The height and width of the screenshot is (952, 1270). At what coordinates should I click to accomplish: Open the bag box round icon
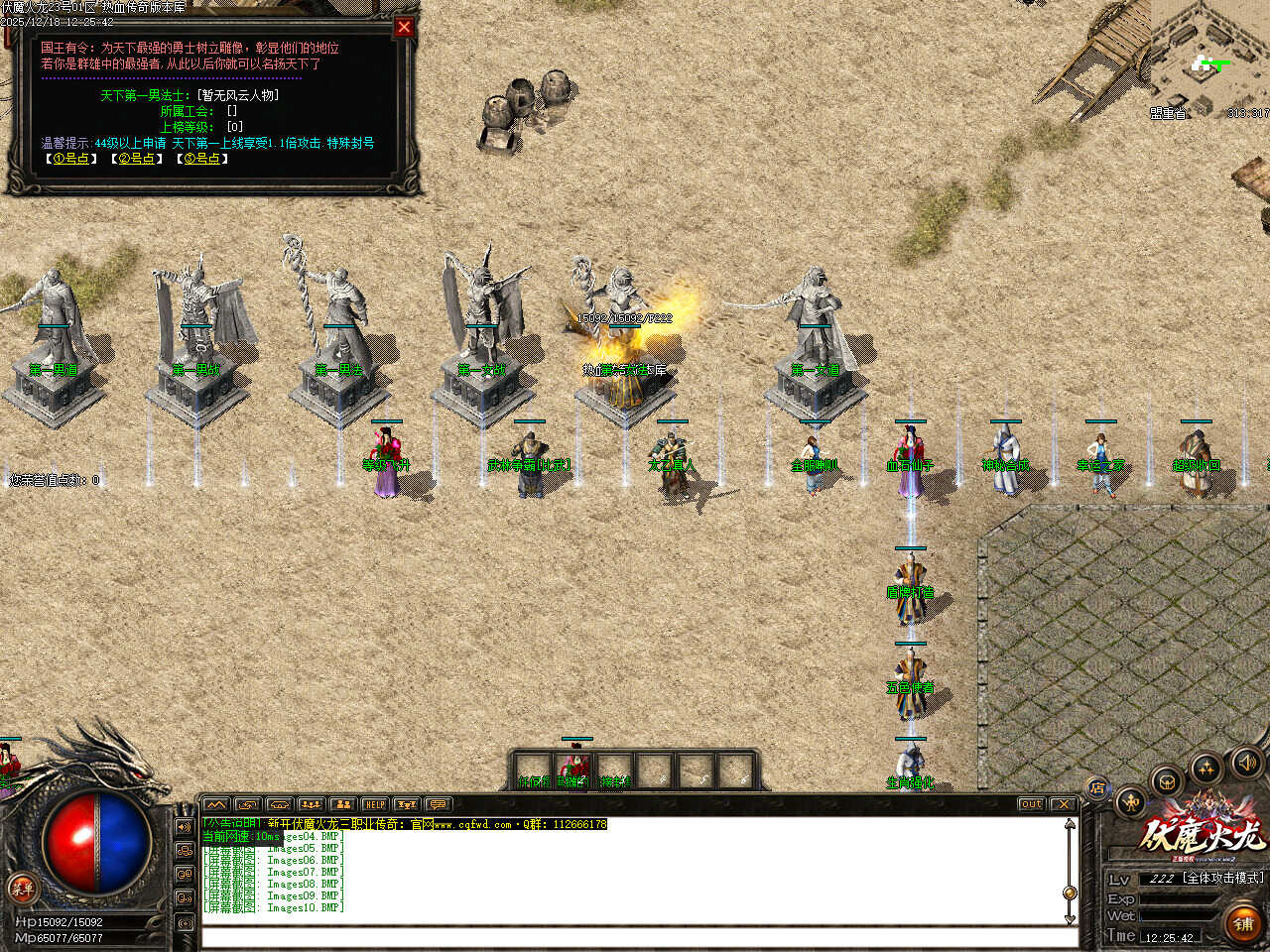tap(1168, 779)
